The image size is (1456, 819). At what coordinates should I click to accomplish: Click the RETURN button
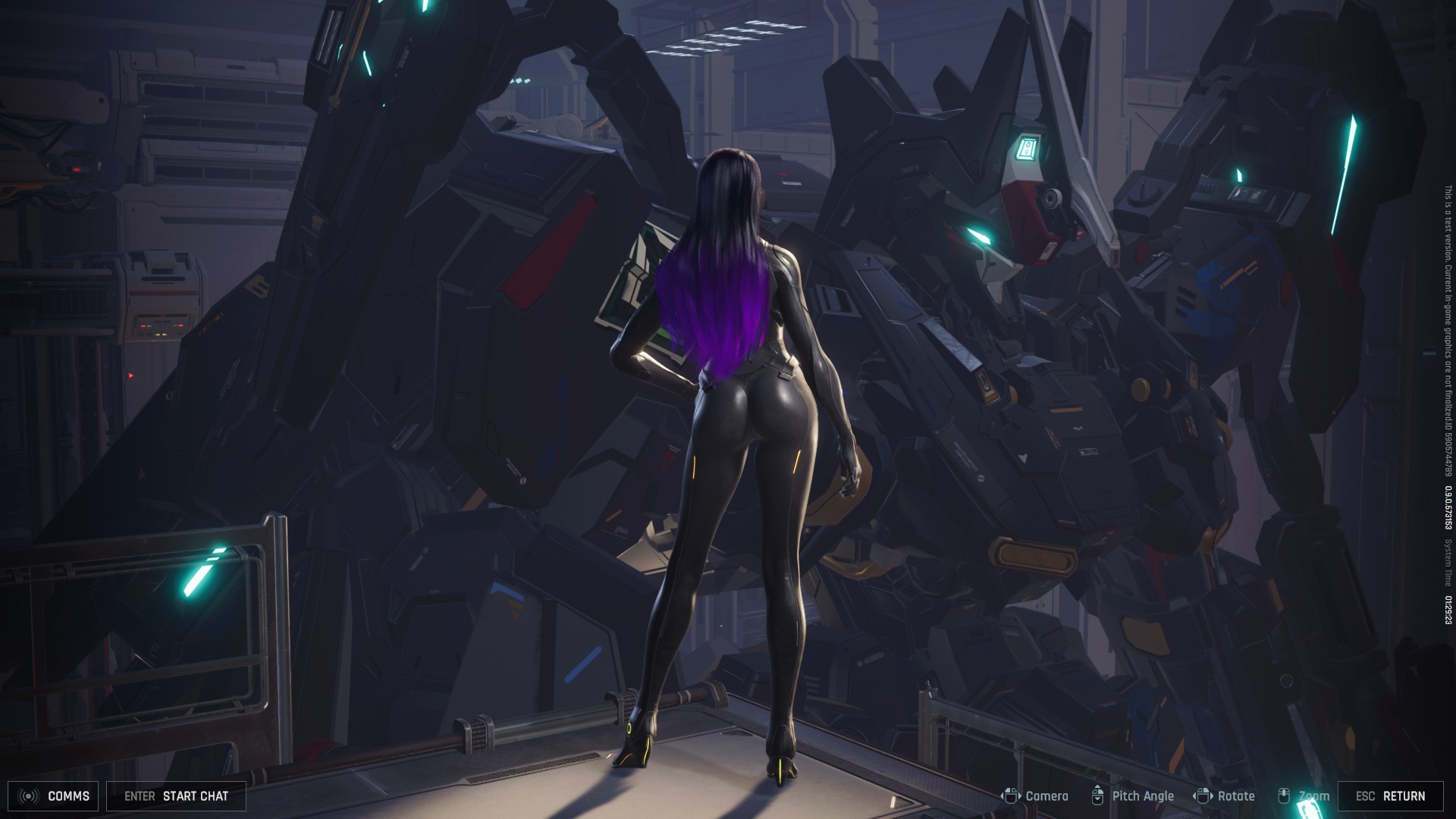(x=1390, y=796)
